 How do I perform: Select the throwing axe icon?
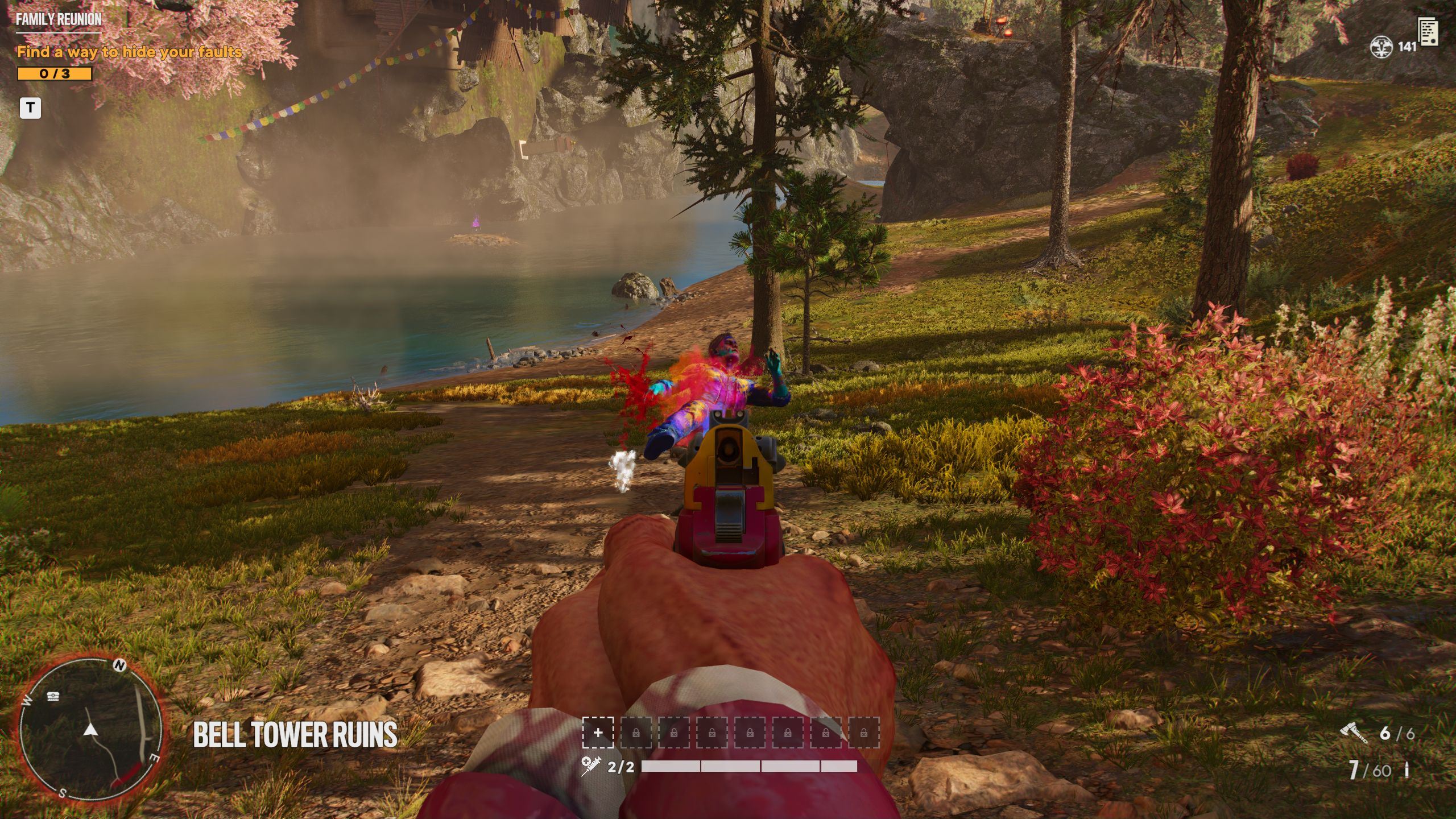click(x=1354, y=733)
